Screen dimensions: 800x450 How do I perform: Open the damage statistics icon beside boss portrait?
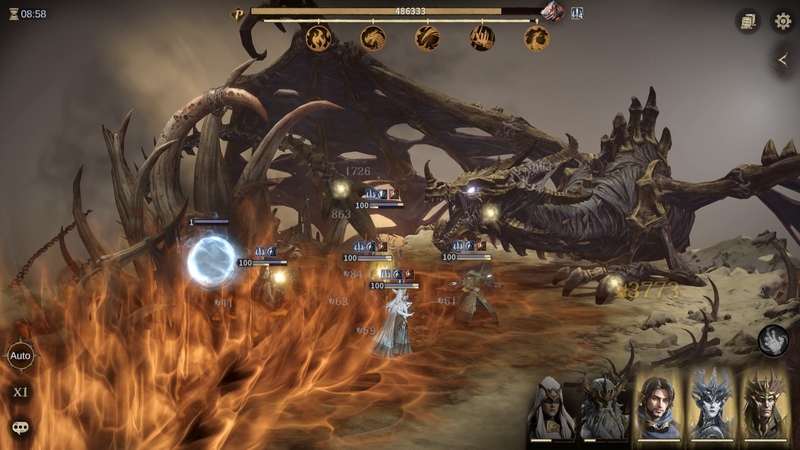(578, 13)
